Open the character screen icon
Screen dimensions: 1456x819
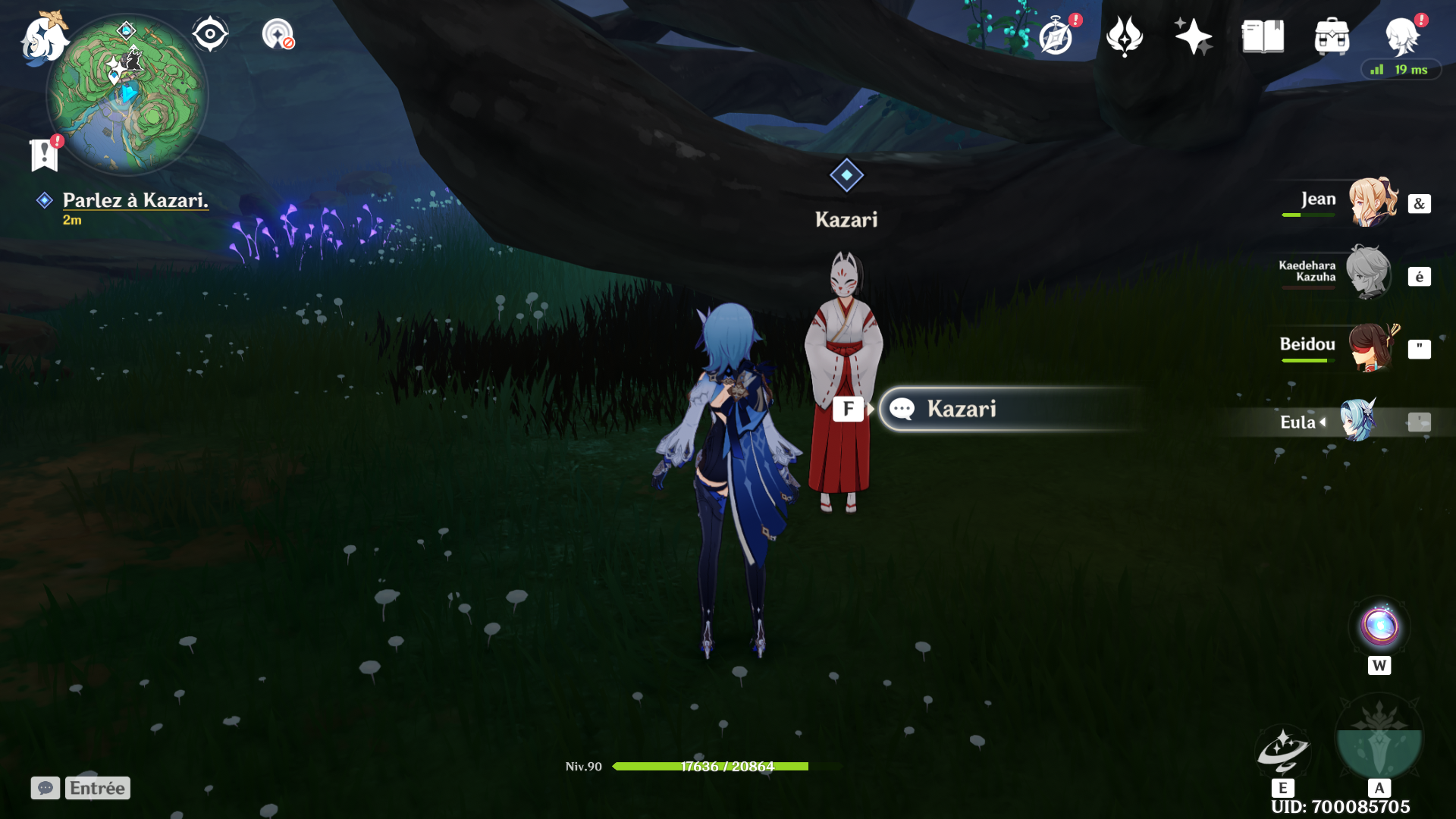pos(1401,36)
